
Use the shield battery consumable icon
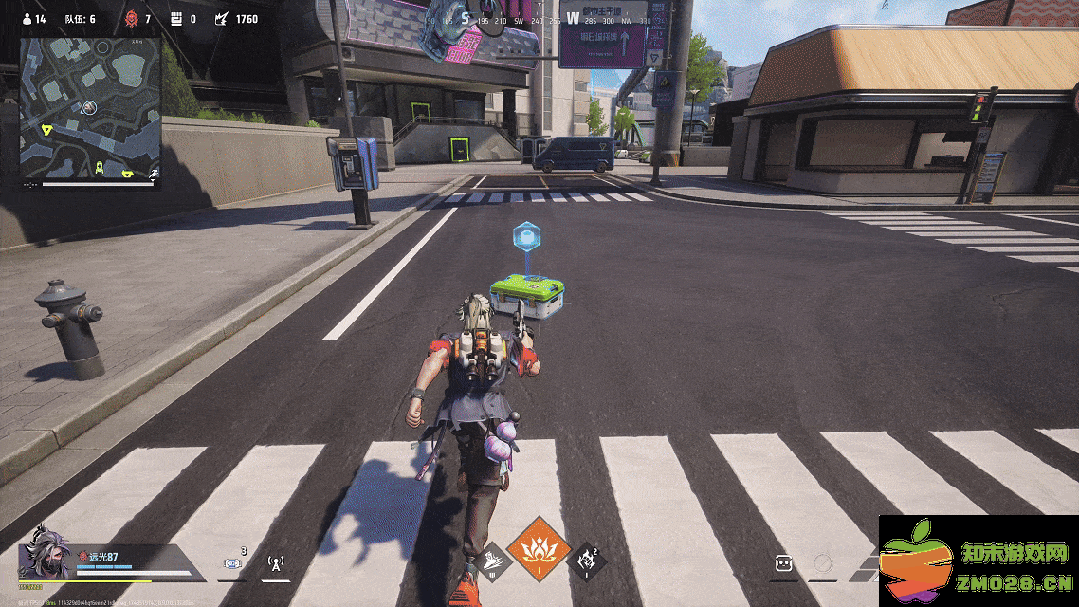(x=234, y=563)
